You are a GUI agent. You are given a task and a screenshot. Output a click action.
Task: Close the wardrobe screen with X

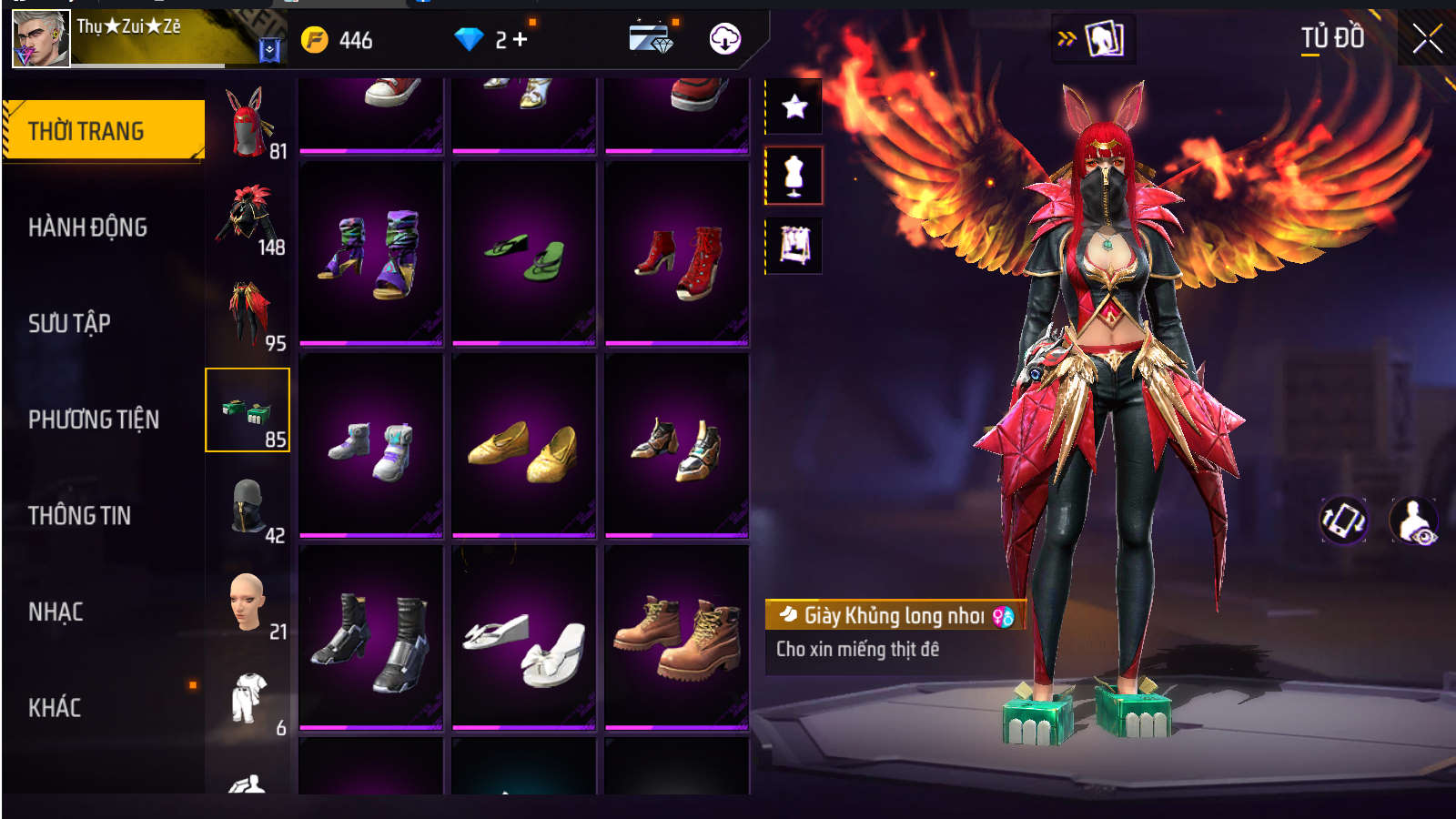coord(1426,38)
